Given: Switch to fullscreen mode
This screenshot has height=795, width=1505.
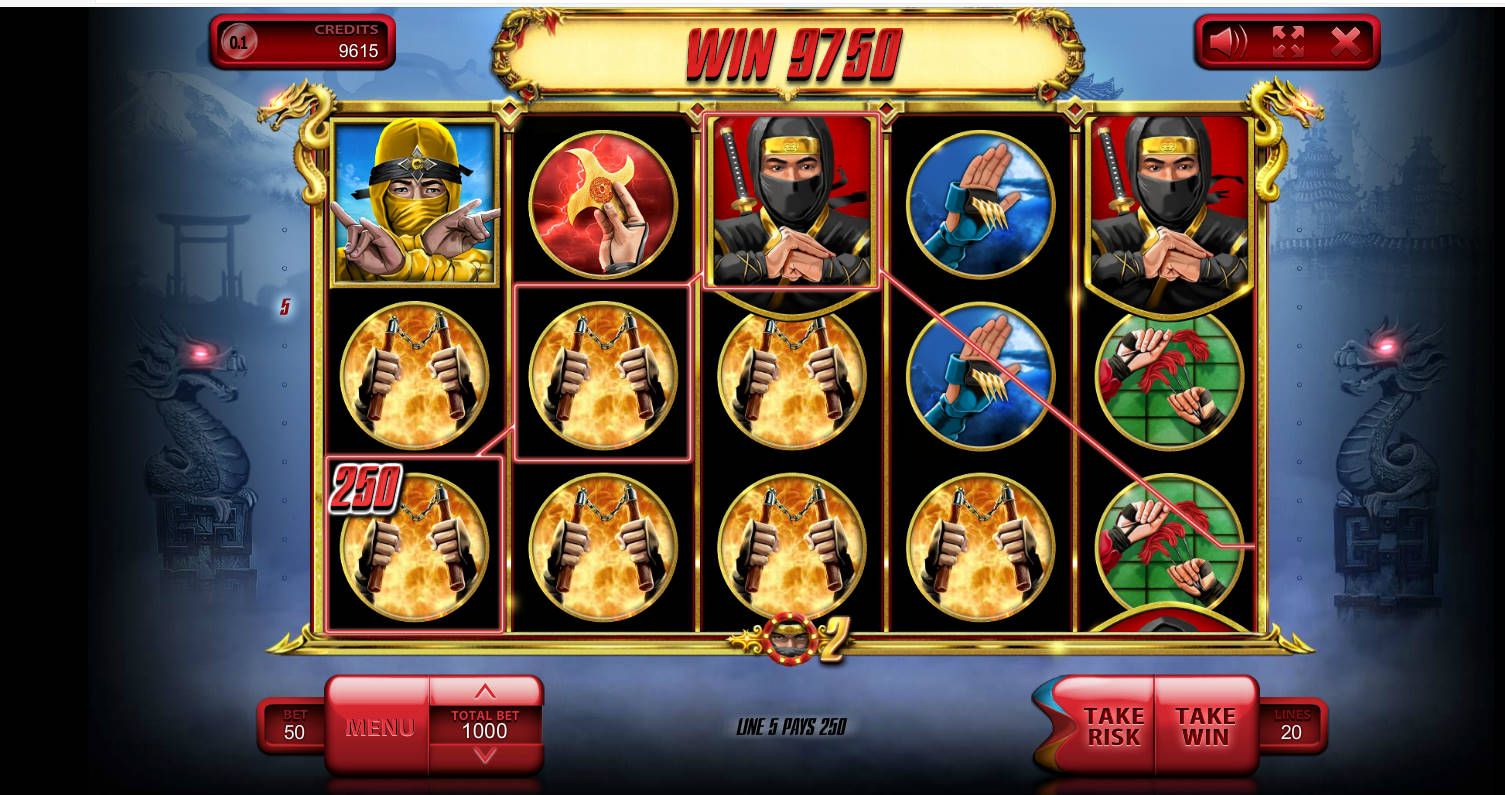Looking at the screenshot, I should (1287, 42).
